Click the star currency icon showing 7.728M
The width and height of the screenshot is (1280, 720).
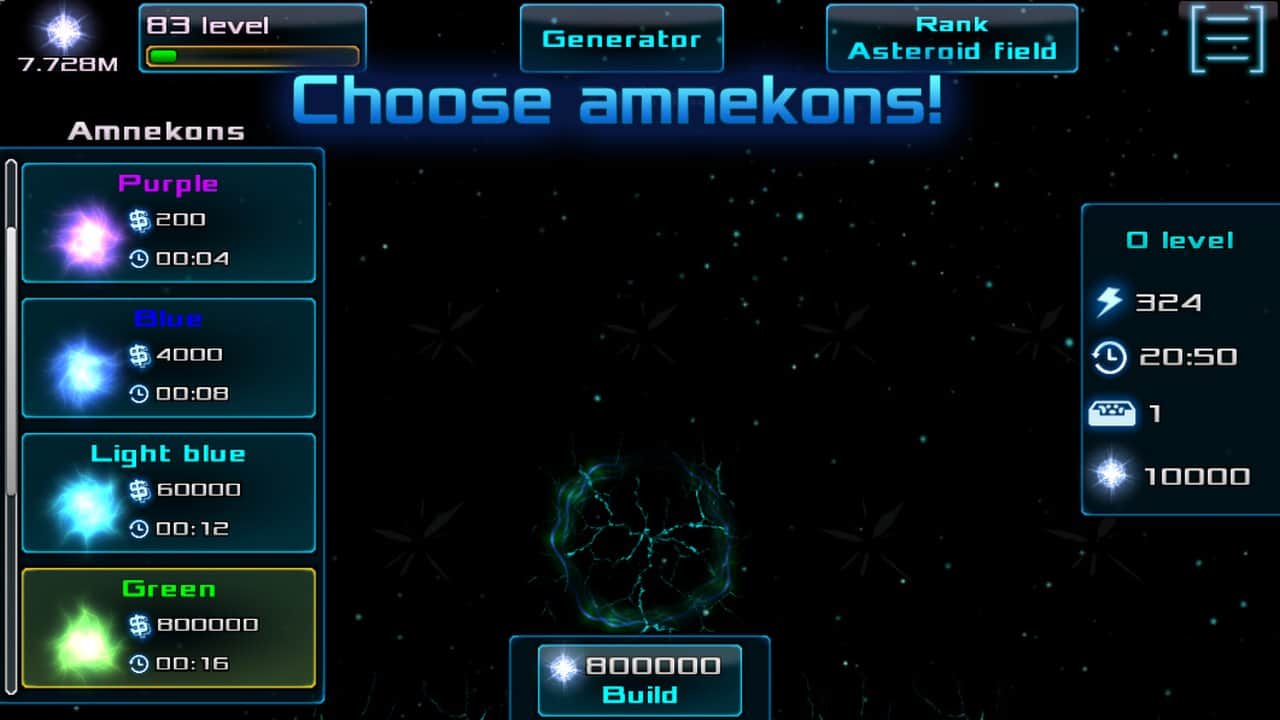(62, 33)
